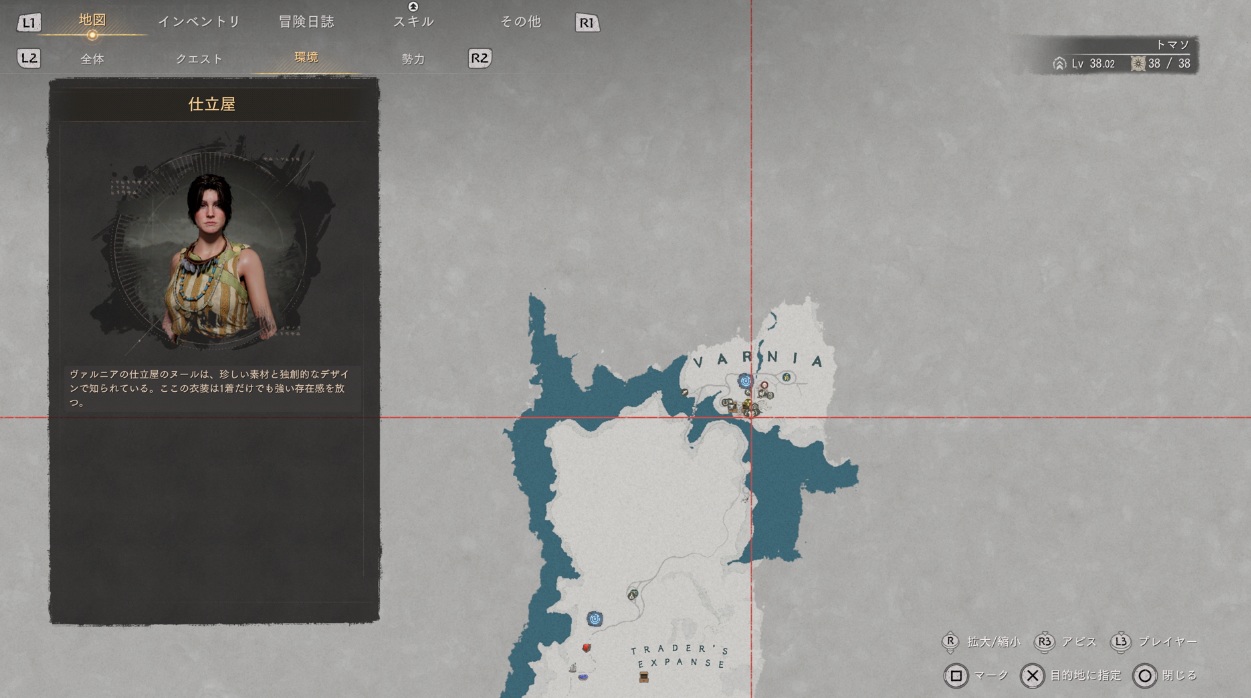
Task: Select the red gem map marker
Action: tap(587, 648)
